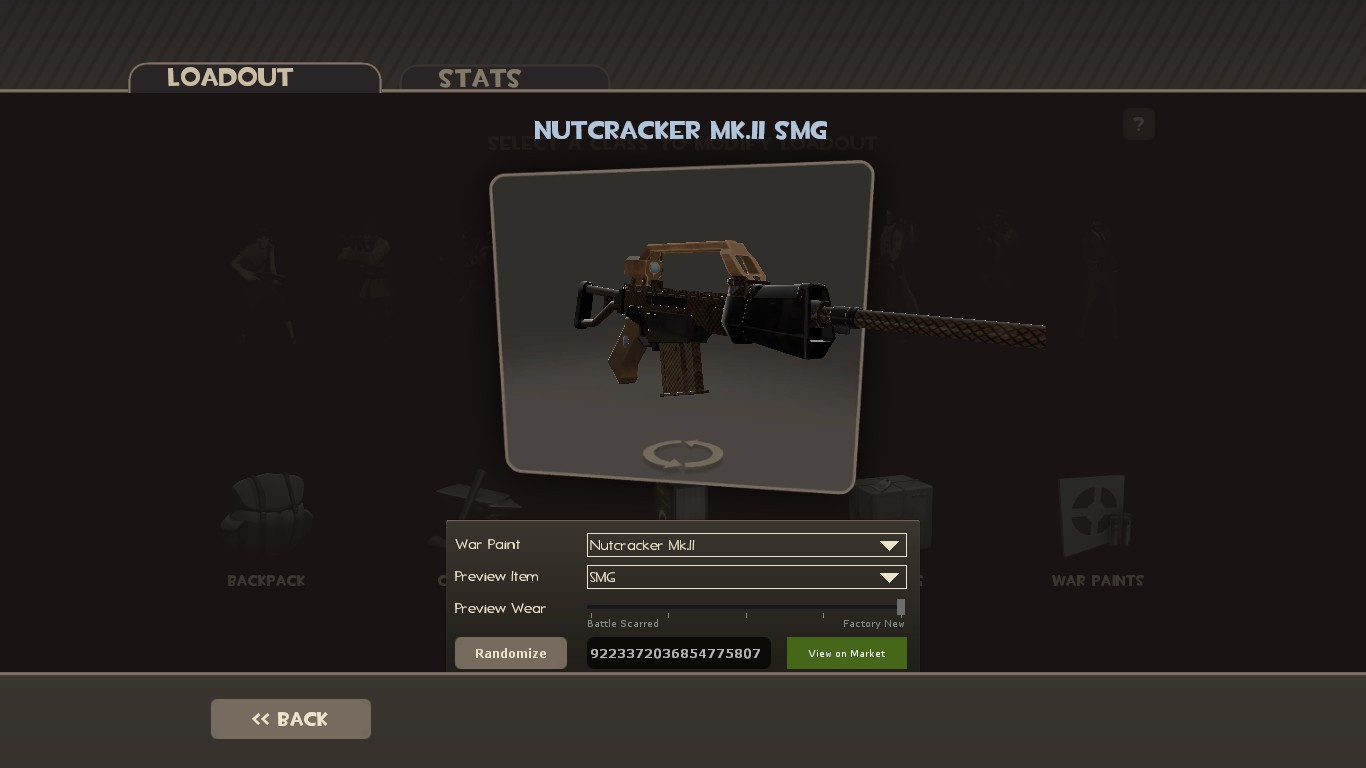The width and height of the screenshot is (1366, 768).
Task: Expand the Preview Item dropdown arrow
Action: (x=889, y=577)
